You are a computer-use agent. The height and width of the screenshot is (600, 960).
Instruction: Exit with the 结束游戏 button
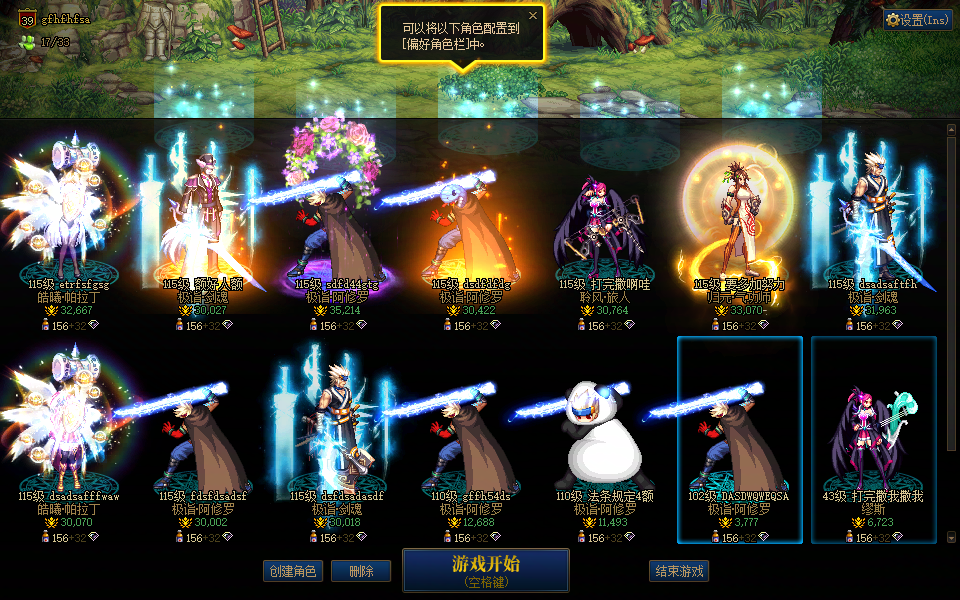679,571
